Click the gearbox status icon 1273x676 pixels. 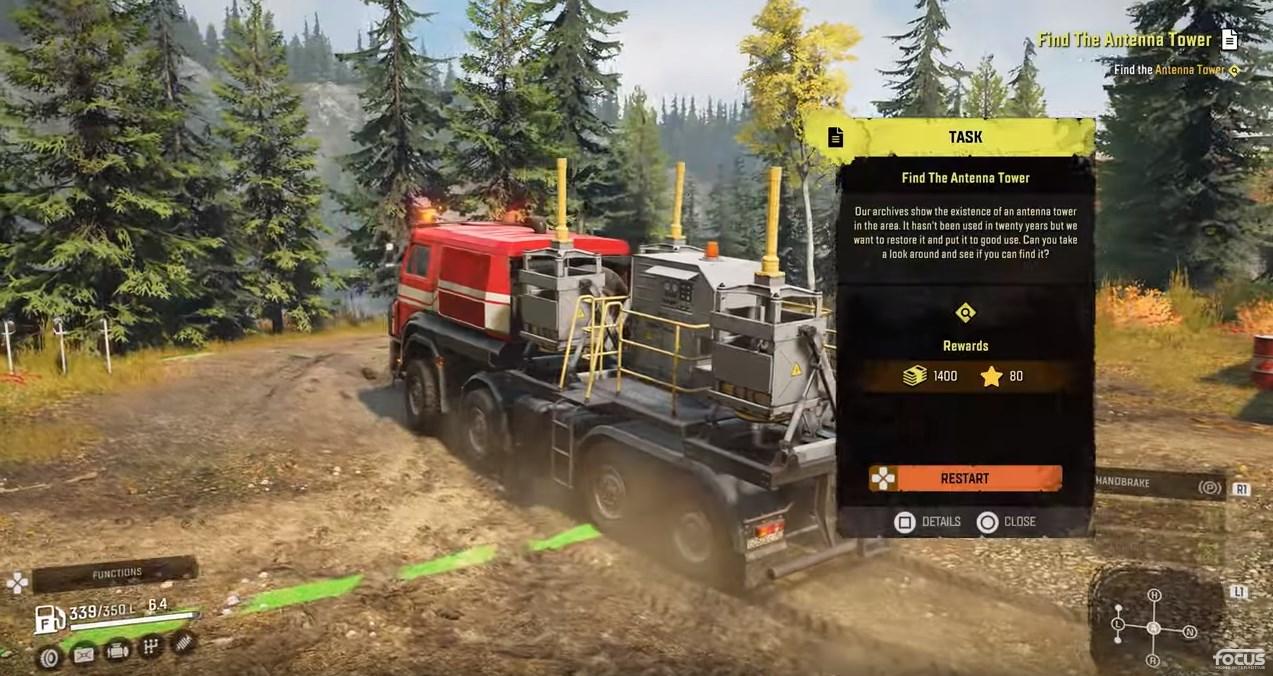coord(151,648)
